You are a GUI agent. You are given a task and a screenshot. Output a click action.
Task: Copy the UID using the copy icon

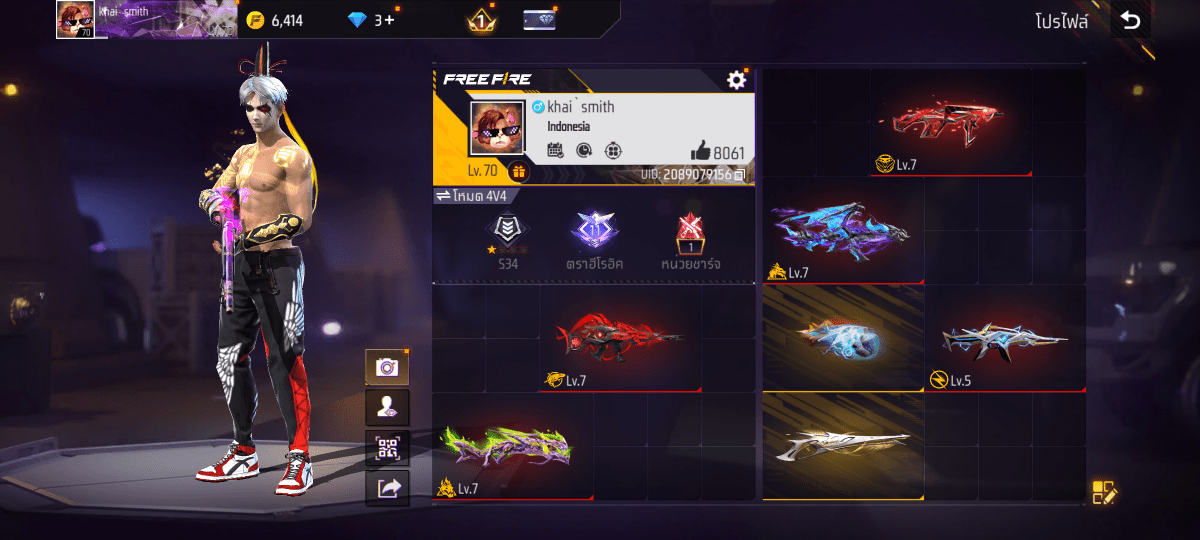click(x=740, y=175)
